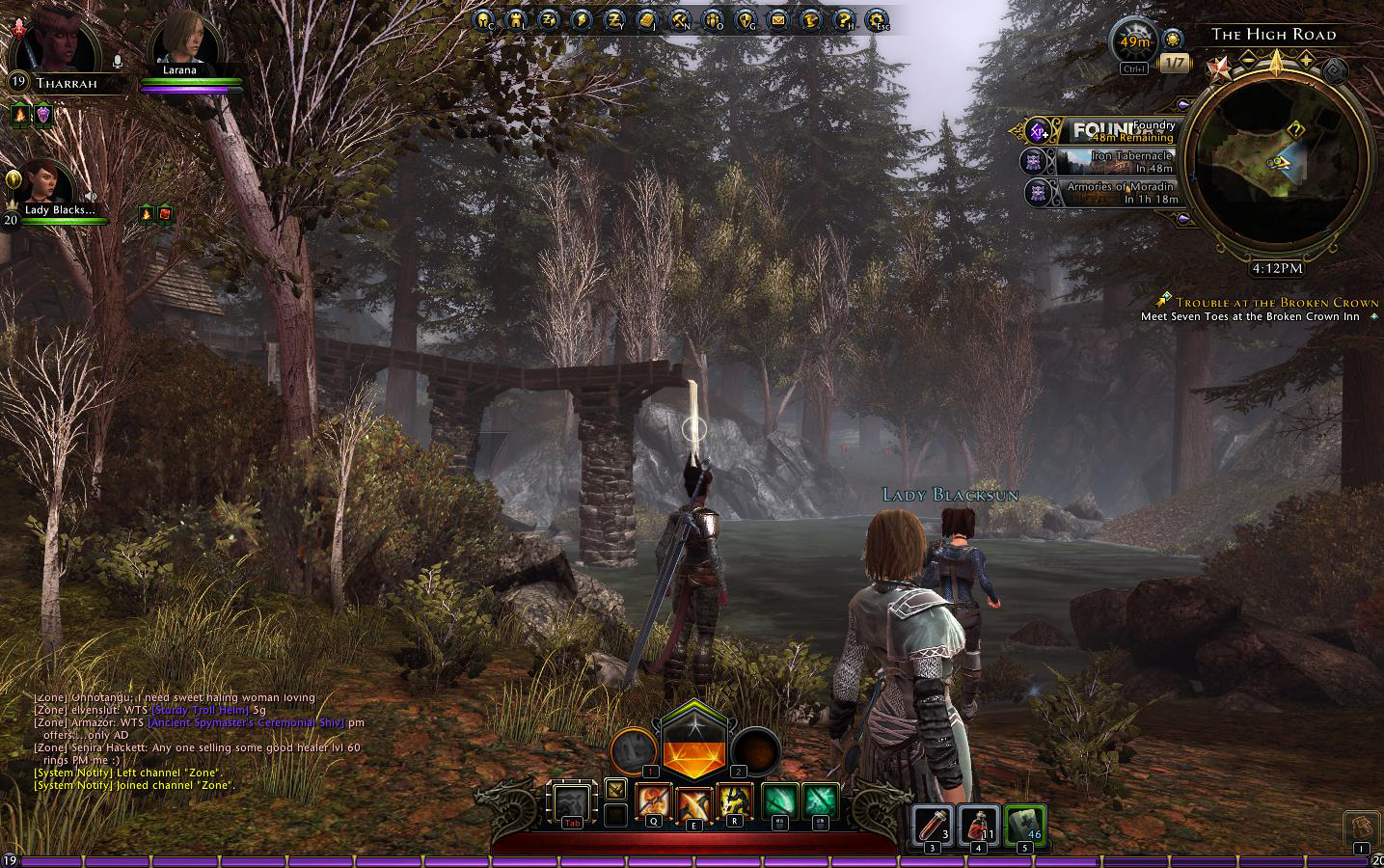Use the green healing kit item slot

click(1024, 825)
